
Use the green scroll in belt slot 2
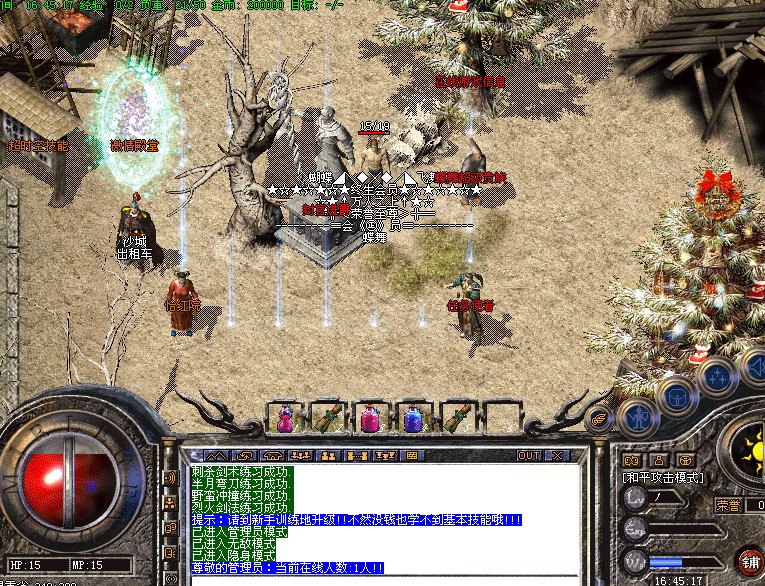(x=325, y=416)
